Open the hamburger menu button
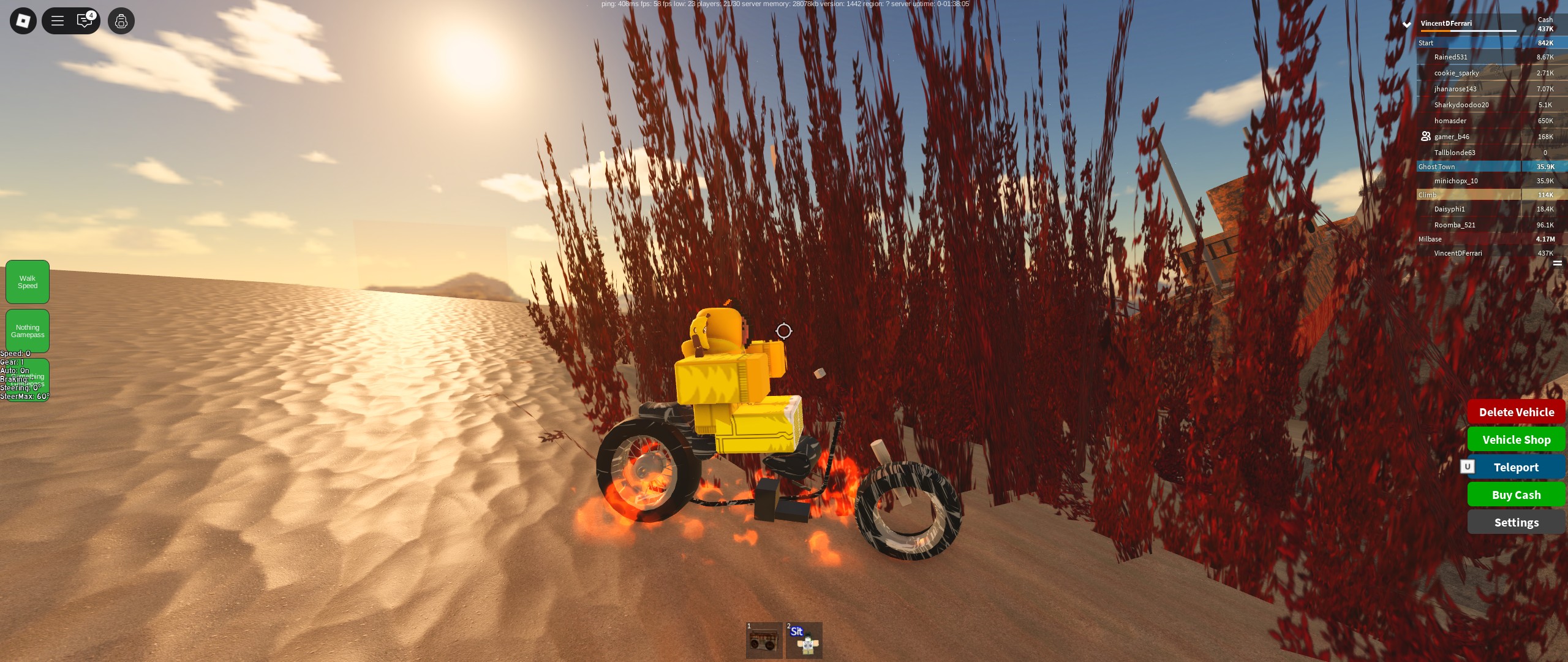 point(58,21)
